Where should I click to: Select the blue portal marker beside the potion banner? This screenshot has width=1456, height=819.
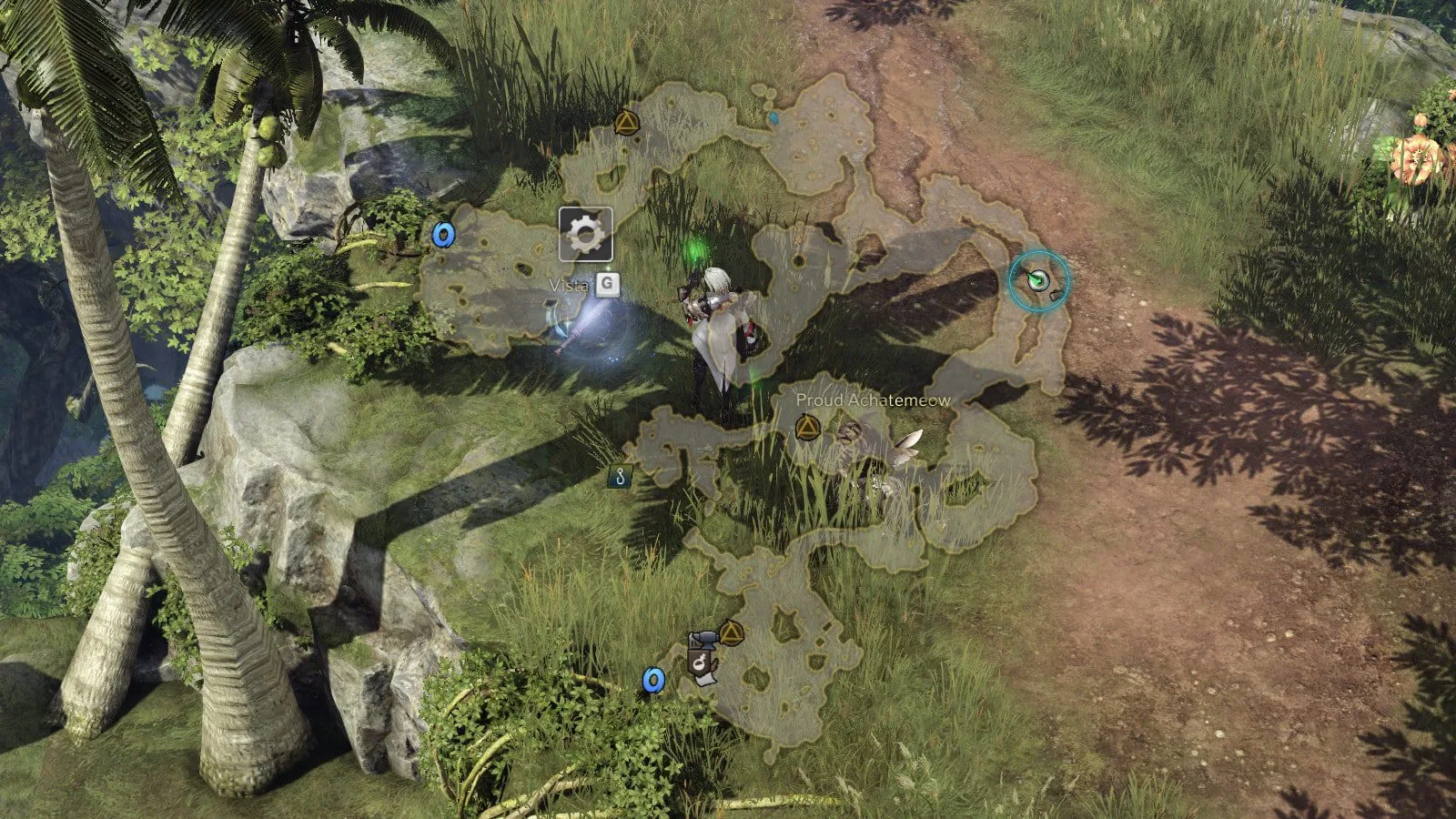pyautogui.click(x=652, y=680)
